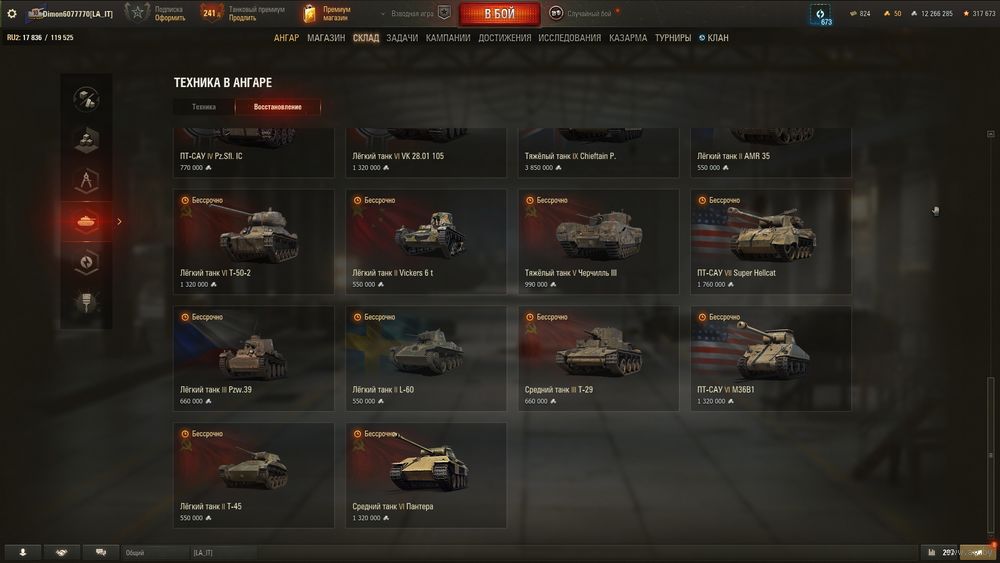Start battle with the В БОЙ button
Viewport: 1000px width, 563px height.
tap(499, 14)
